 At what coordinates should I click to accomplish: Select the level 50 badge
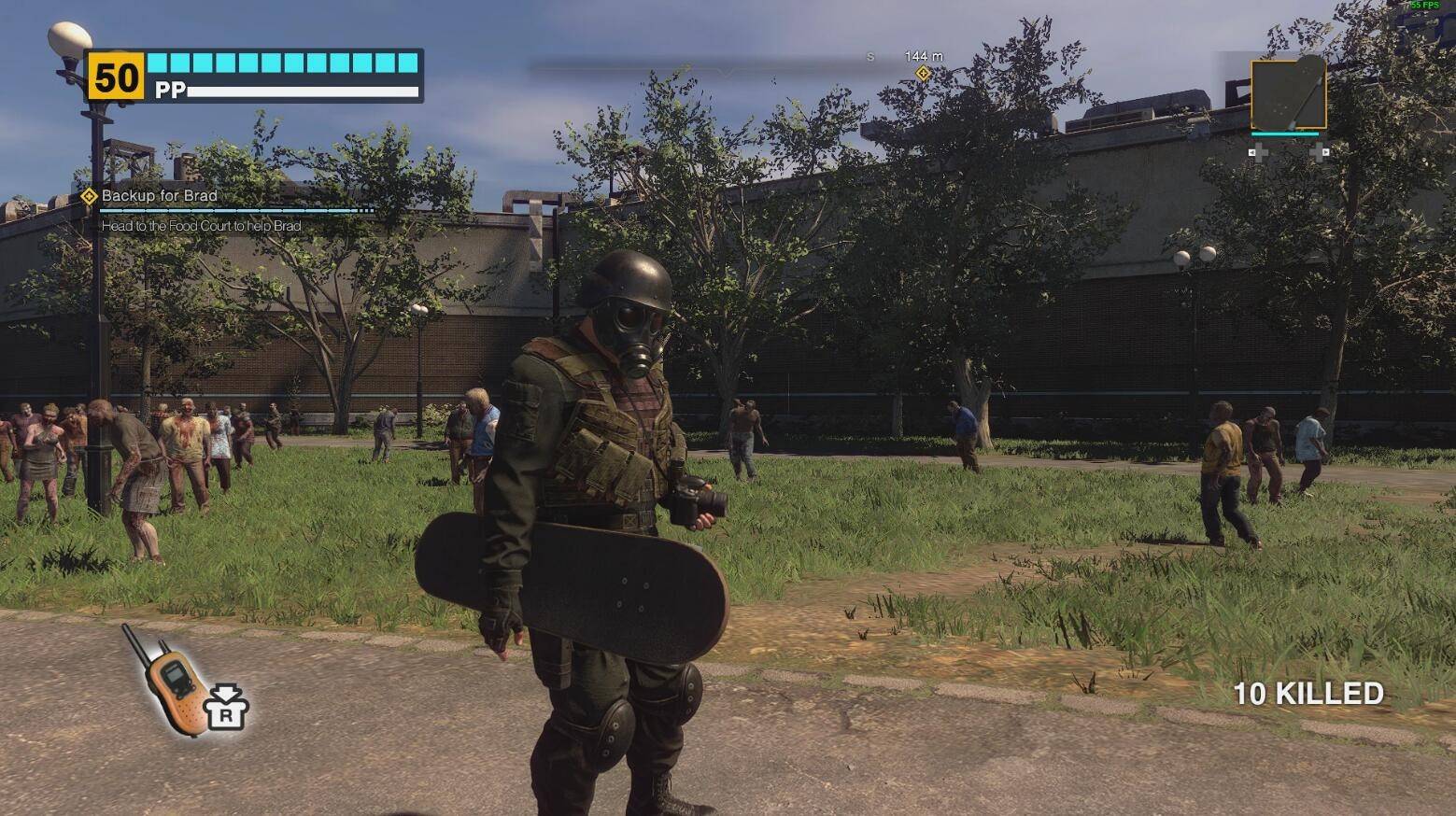click(116, 77)
